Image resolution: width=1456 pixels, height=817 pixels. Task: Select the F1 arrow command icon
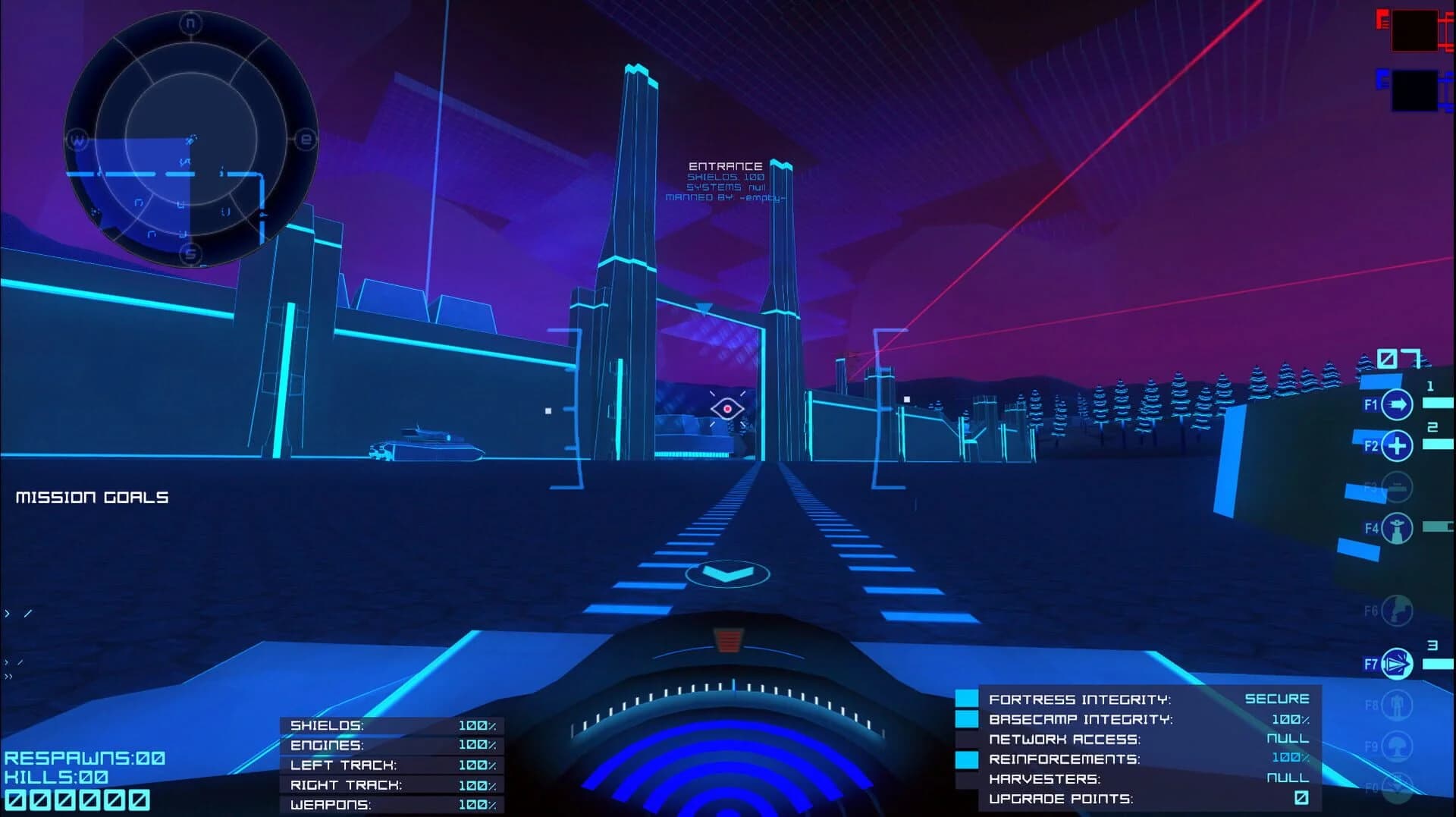coord(1397,404)
